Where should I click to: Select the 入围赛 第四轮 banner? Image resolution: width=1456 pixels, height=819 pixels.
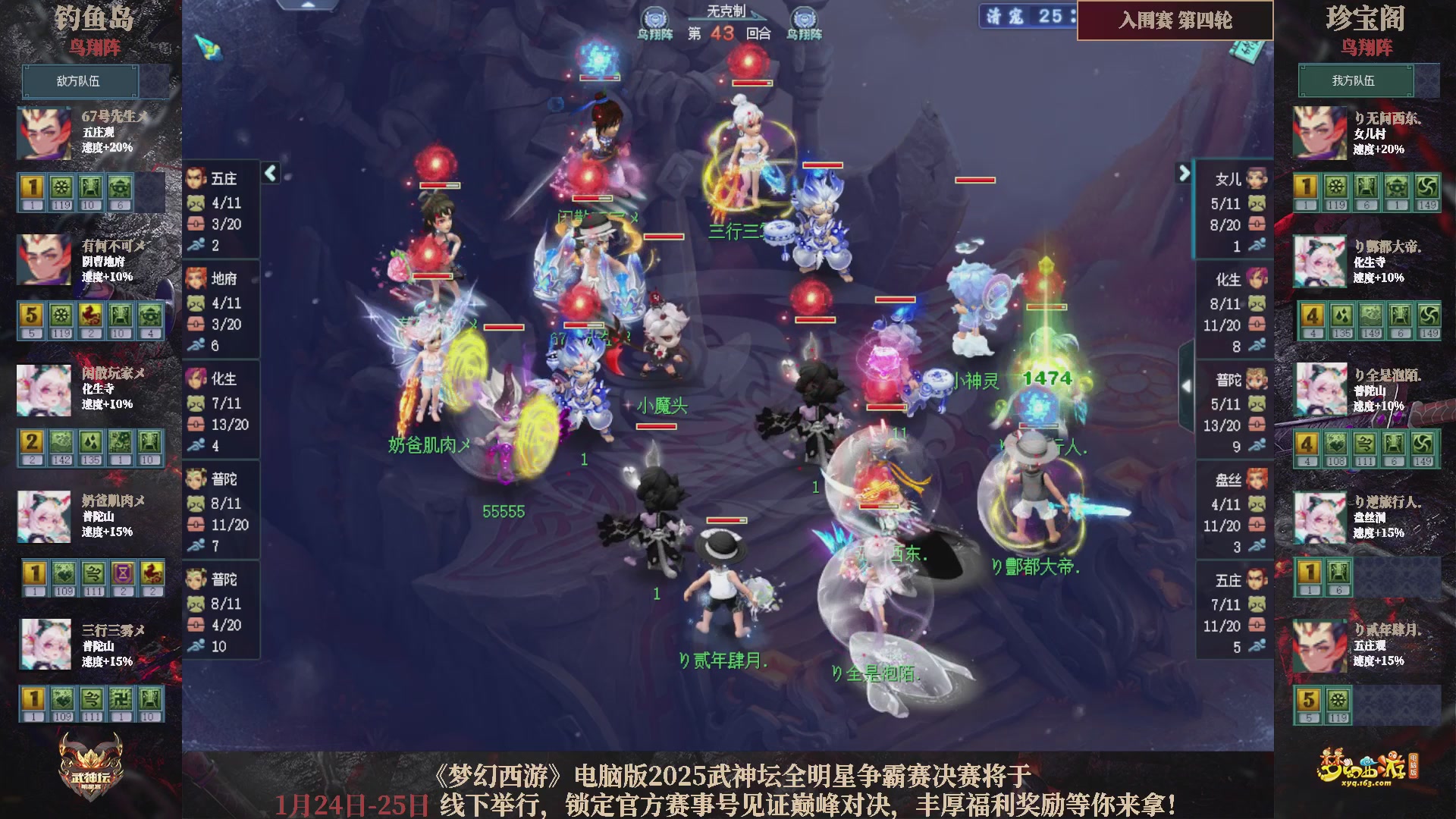(1174, 22)
